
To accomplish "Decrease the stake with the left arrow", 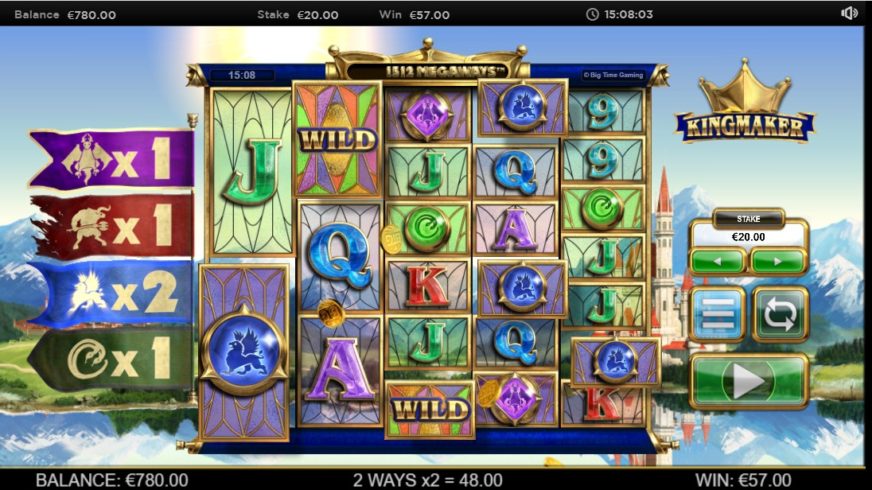I will coord(717,261).
